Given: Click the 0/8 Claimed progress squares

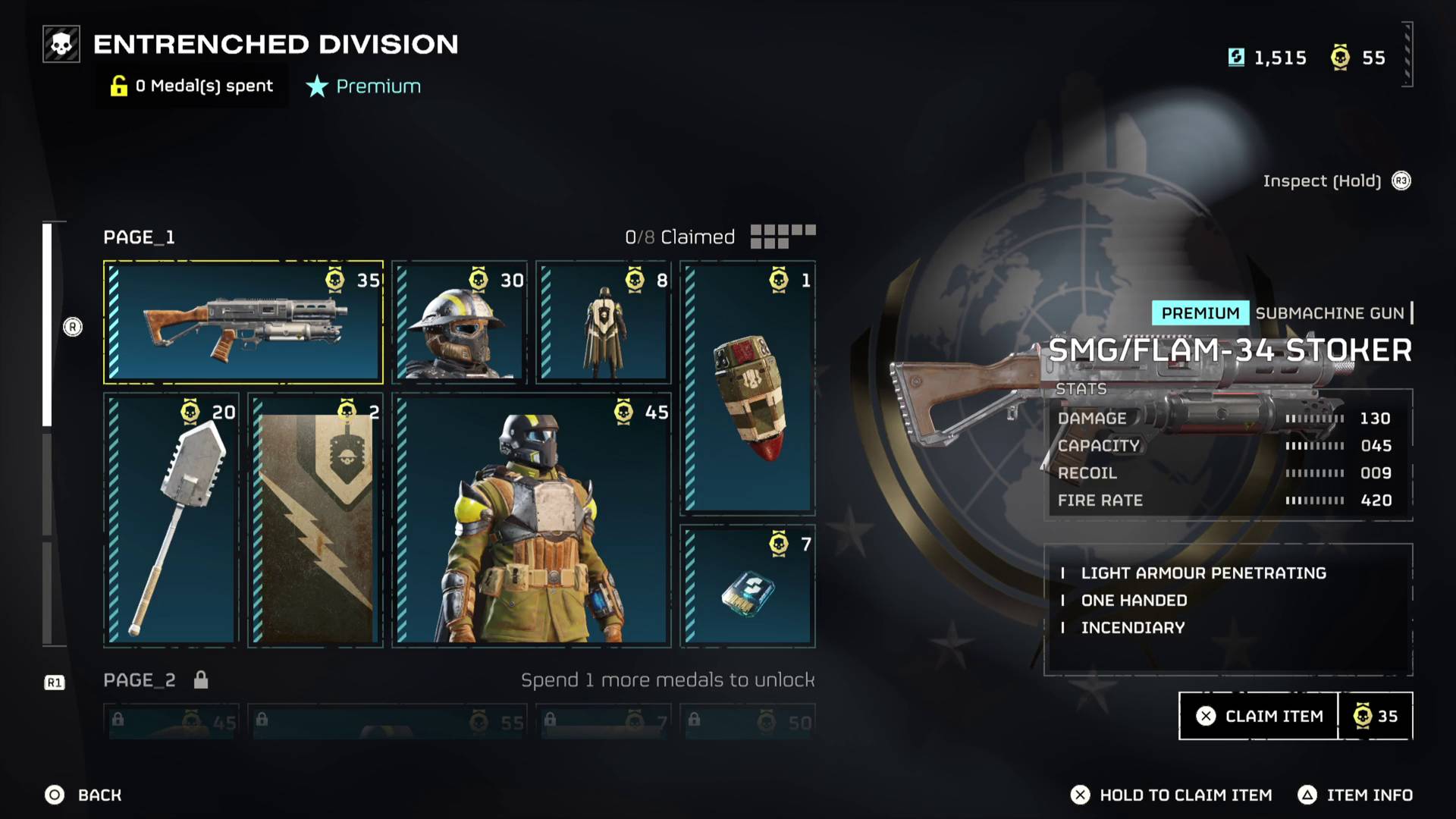Looking at the screenshot, I should (783, 236).
